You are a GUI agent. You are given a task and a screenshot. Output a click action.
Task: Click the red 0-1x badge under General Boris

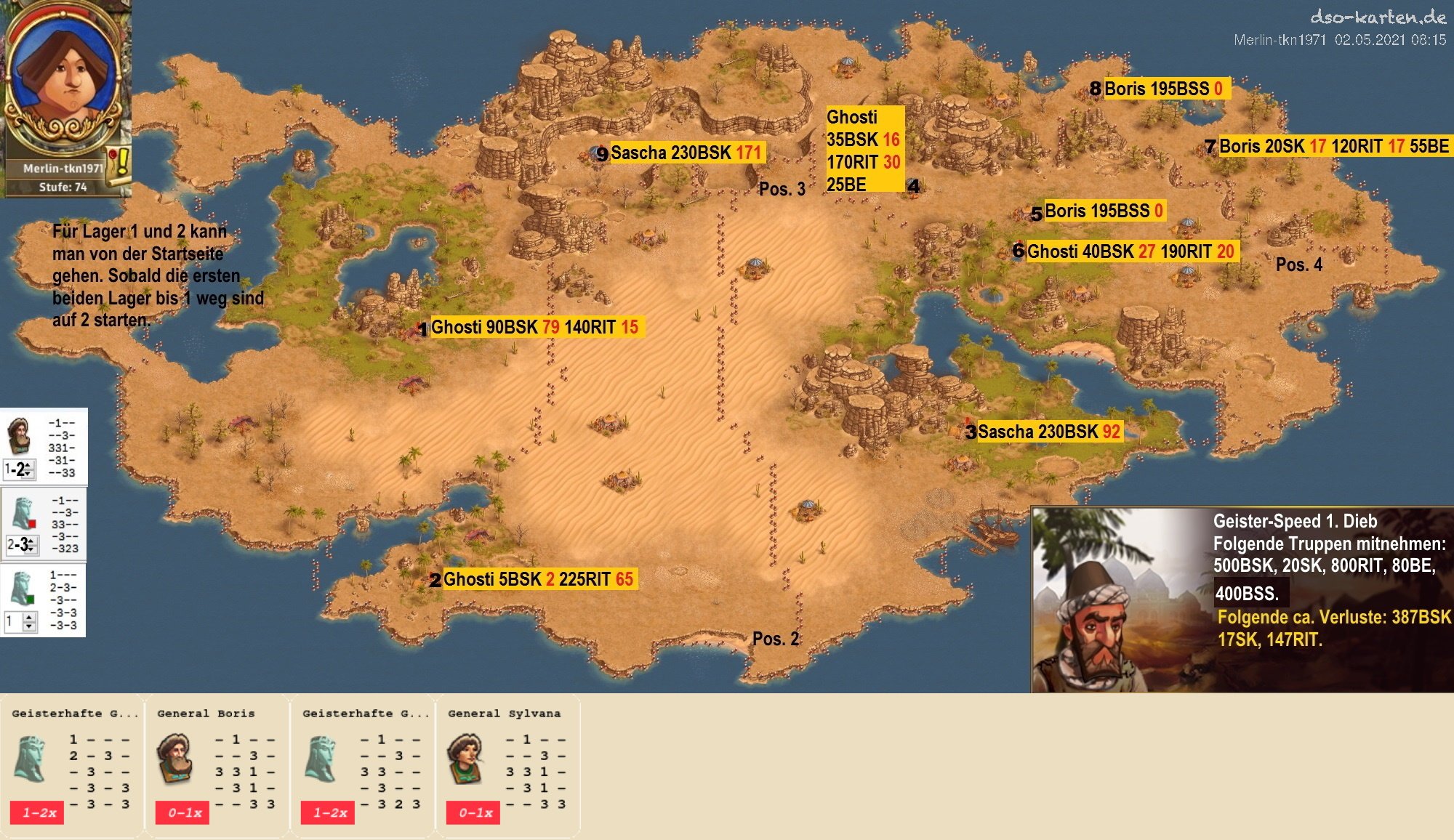[182, 812]
